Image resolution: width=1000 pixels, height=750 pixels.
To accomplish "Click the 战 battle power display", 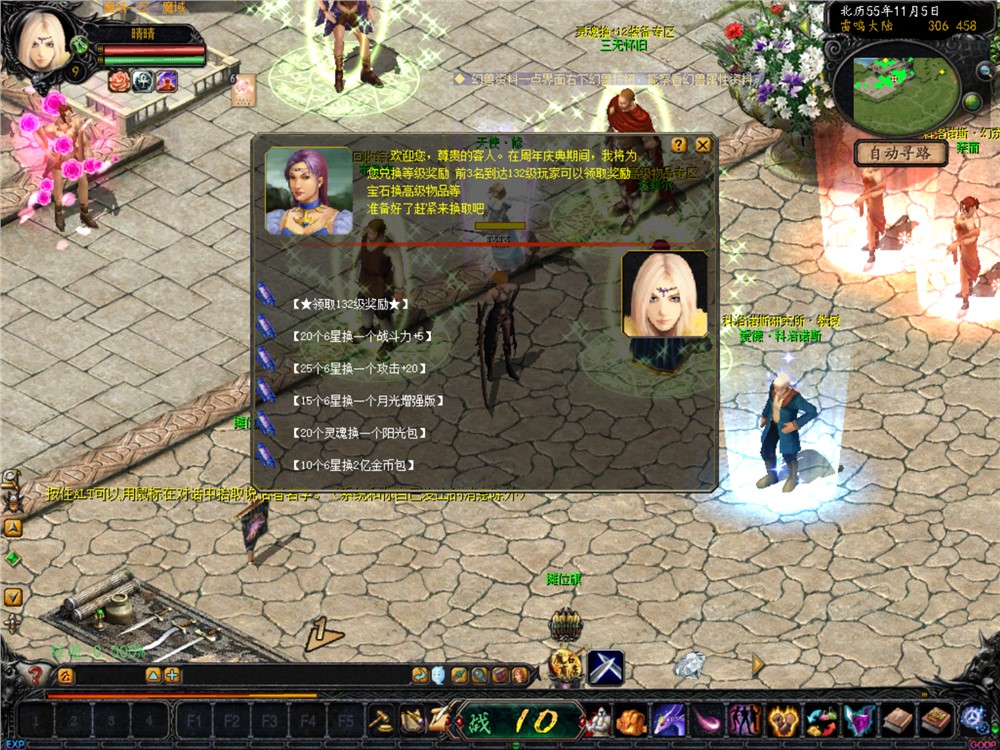I will coord(520,720).
